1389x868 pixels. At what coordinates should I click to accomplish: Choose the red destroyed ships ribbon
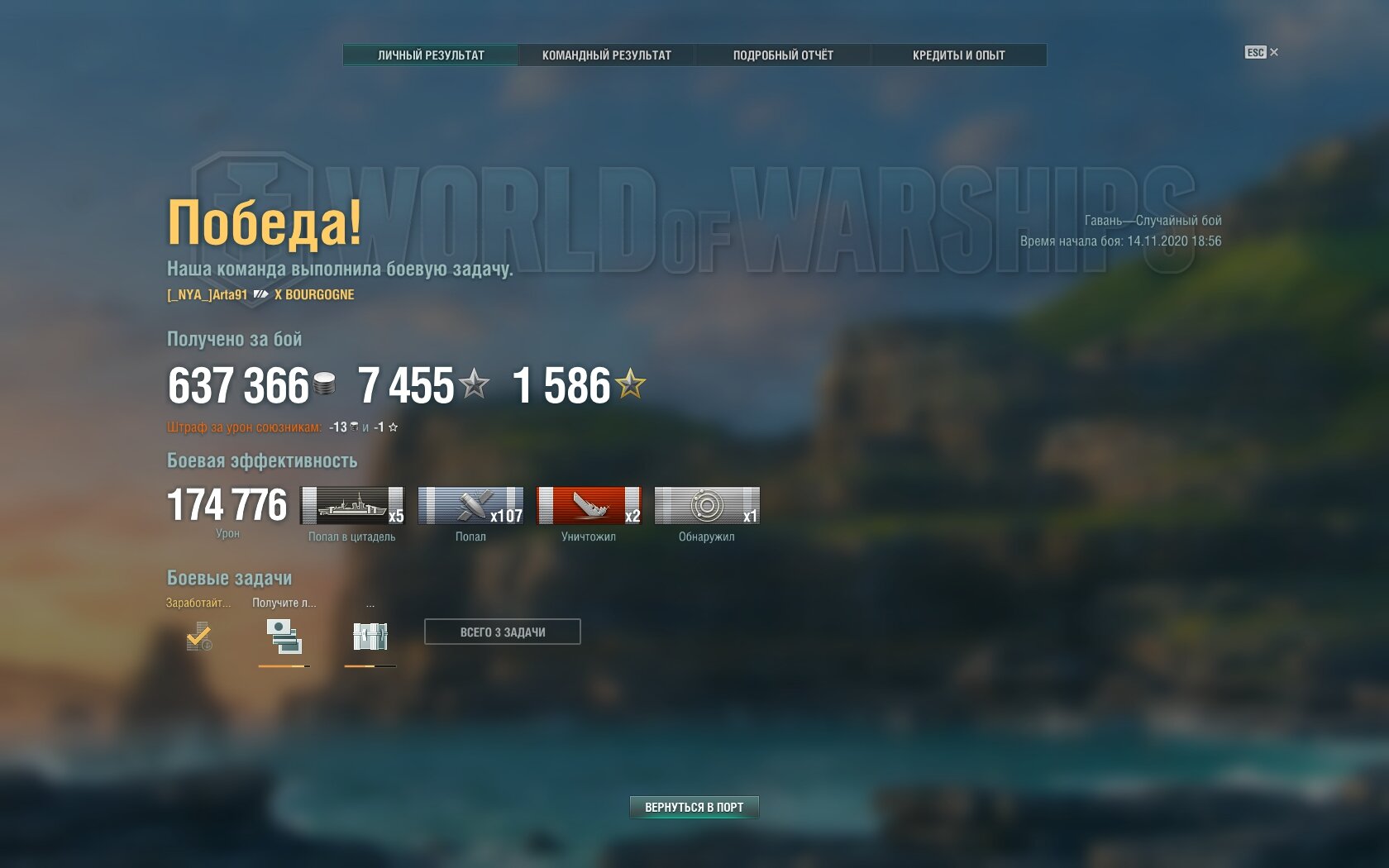pyautogui.click(x=589, y=505)
